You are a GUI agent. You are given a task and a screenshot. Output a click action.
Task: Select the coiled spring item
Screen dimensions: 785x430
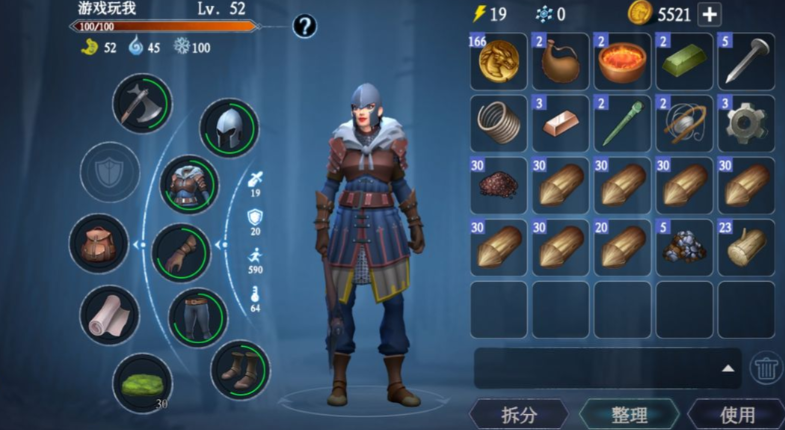click(498, 123)
